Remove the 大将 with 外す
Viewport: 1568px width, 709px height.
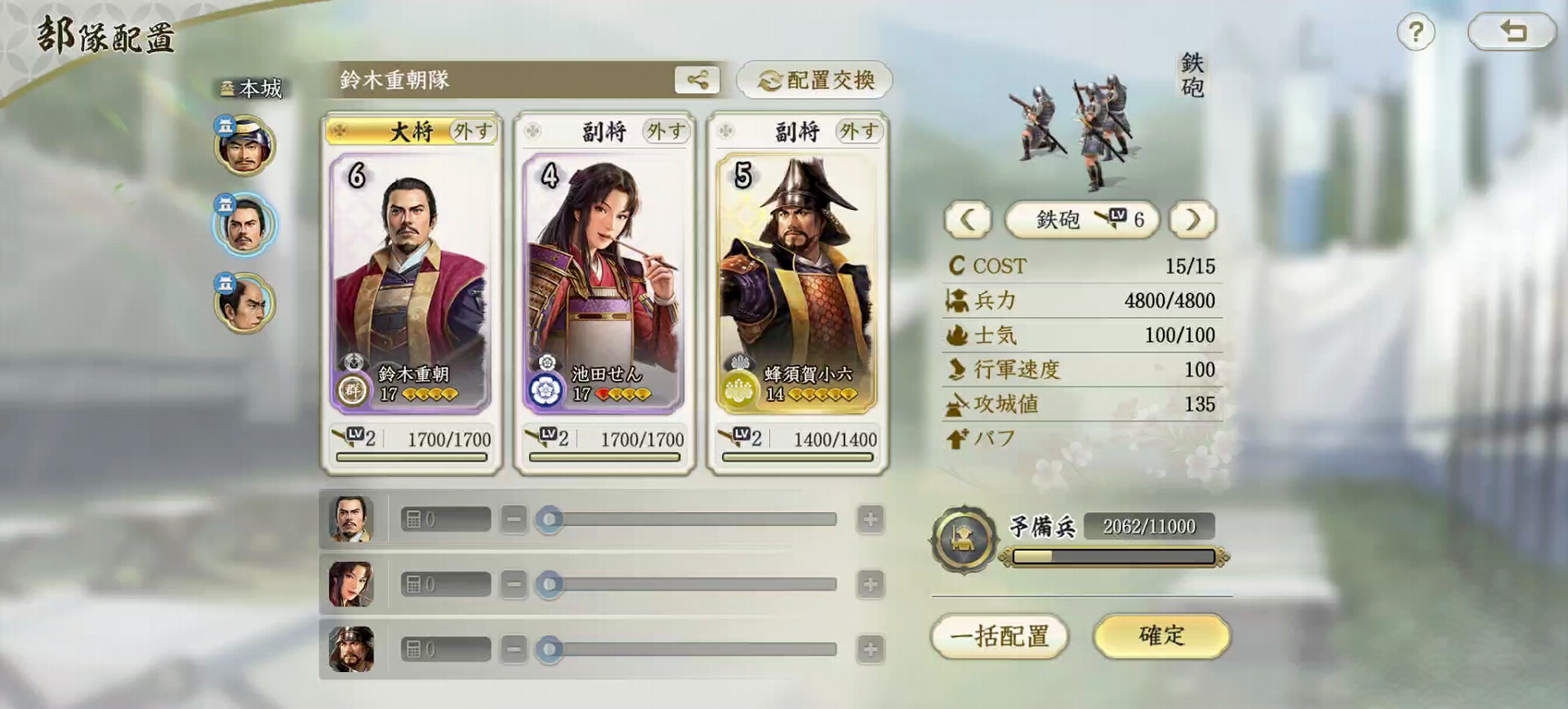pos(473,132)
